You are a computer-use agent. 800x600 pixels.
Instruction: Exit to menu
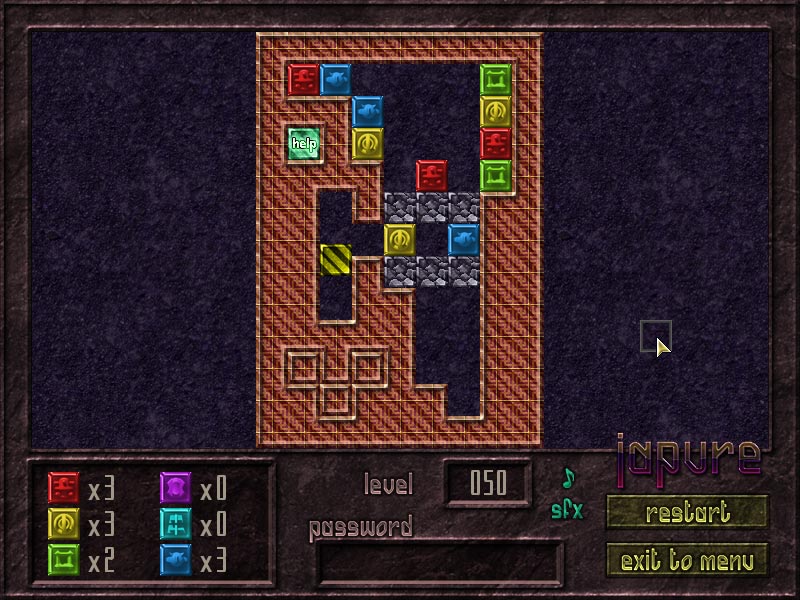coord(686,560)
